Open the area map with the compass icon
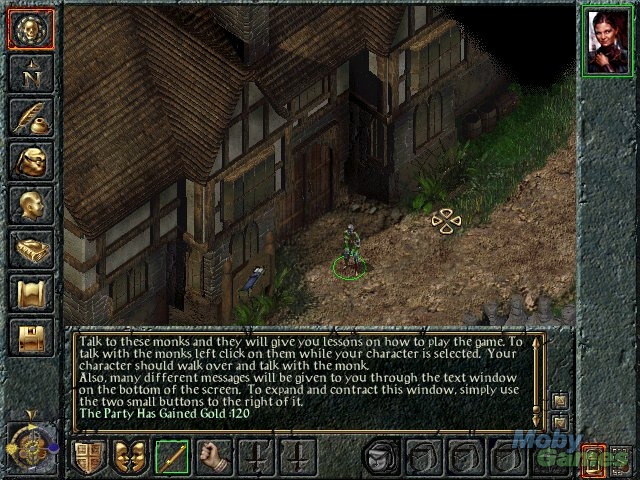This screenshot has width=640, height=480. [29, 72]
